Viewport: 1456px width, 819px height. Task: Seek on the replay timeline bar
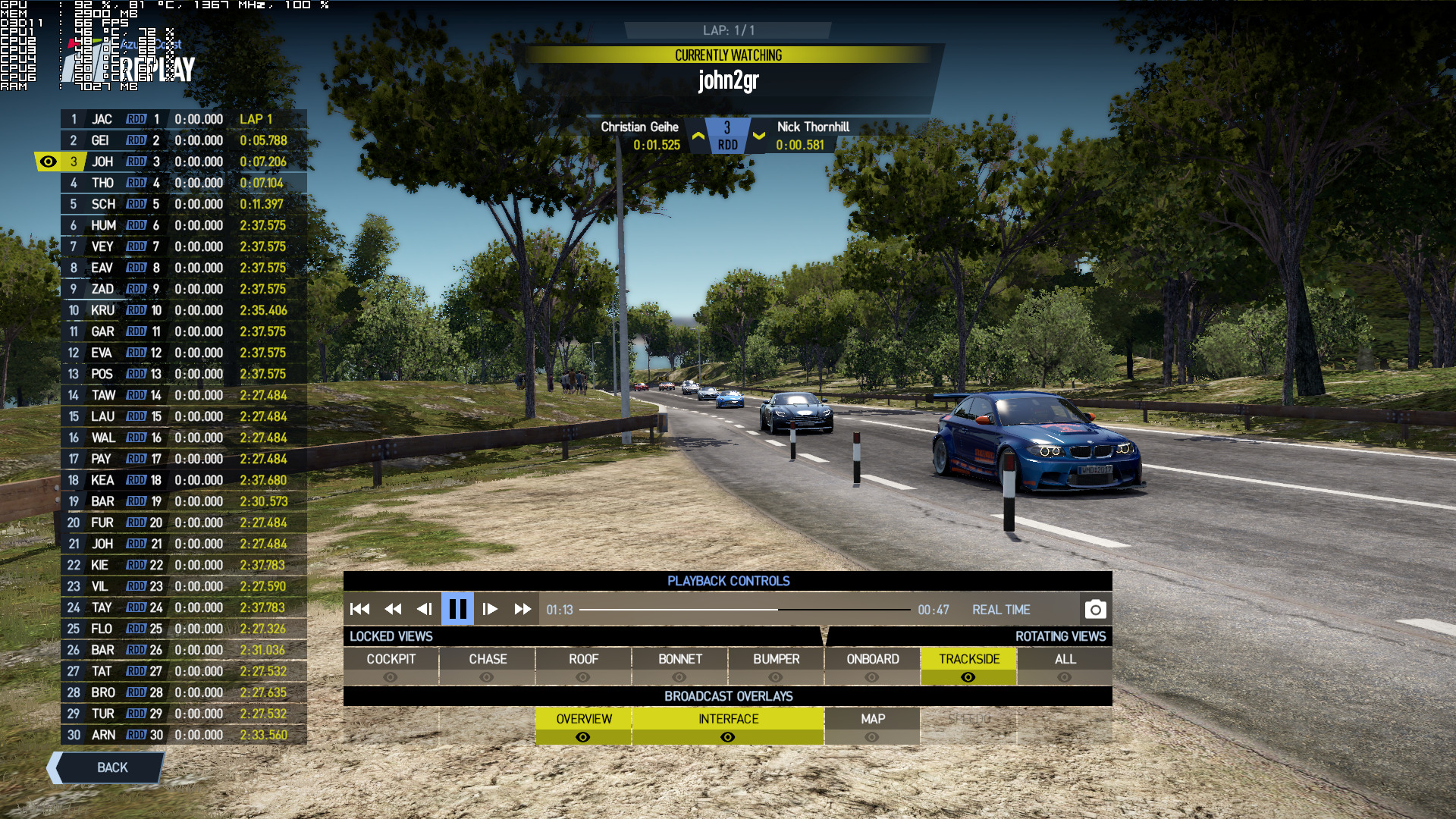[745, 610]
